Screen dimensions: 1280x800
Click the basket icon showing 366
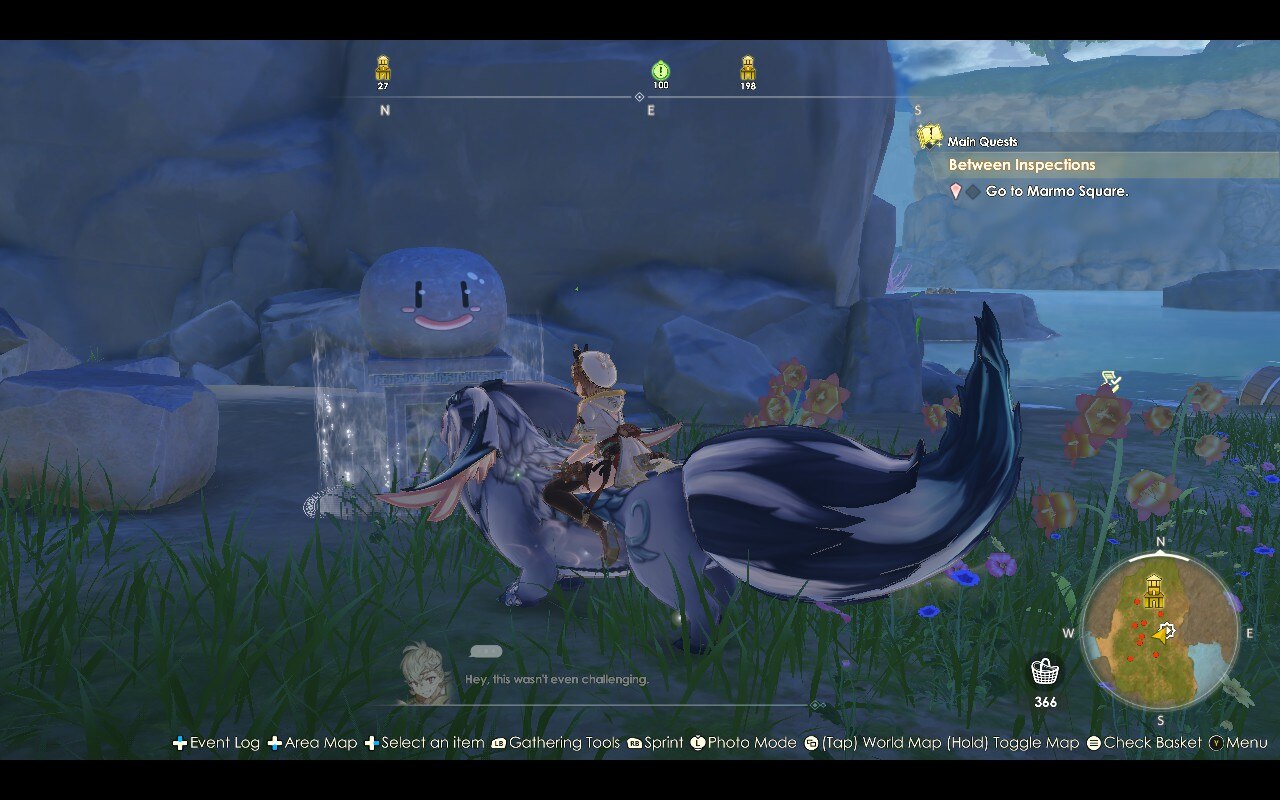tap(1045, 670)
